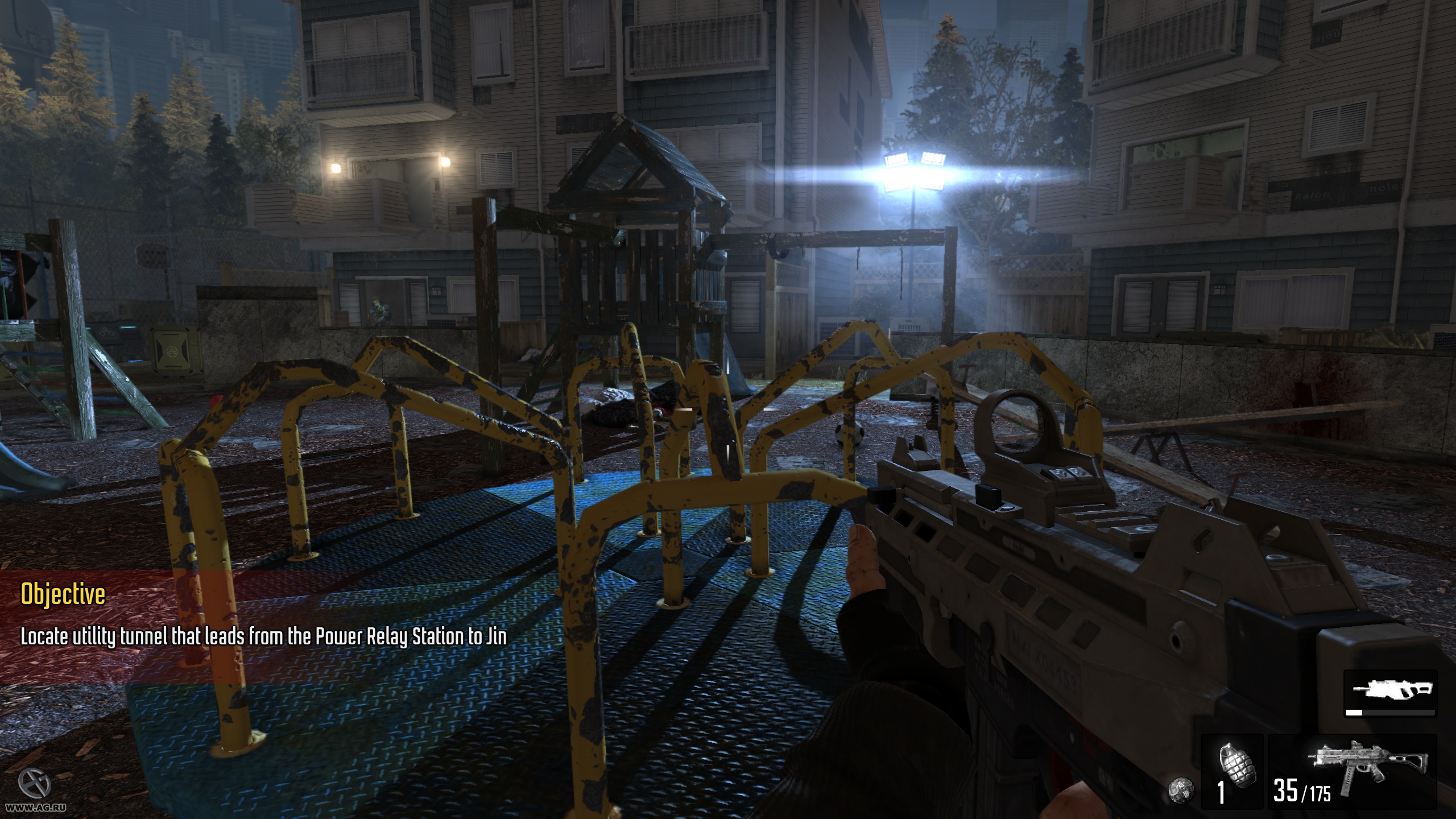Switch to the white rifle secondary weapon

tap(1389, 694)
